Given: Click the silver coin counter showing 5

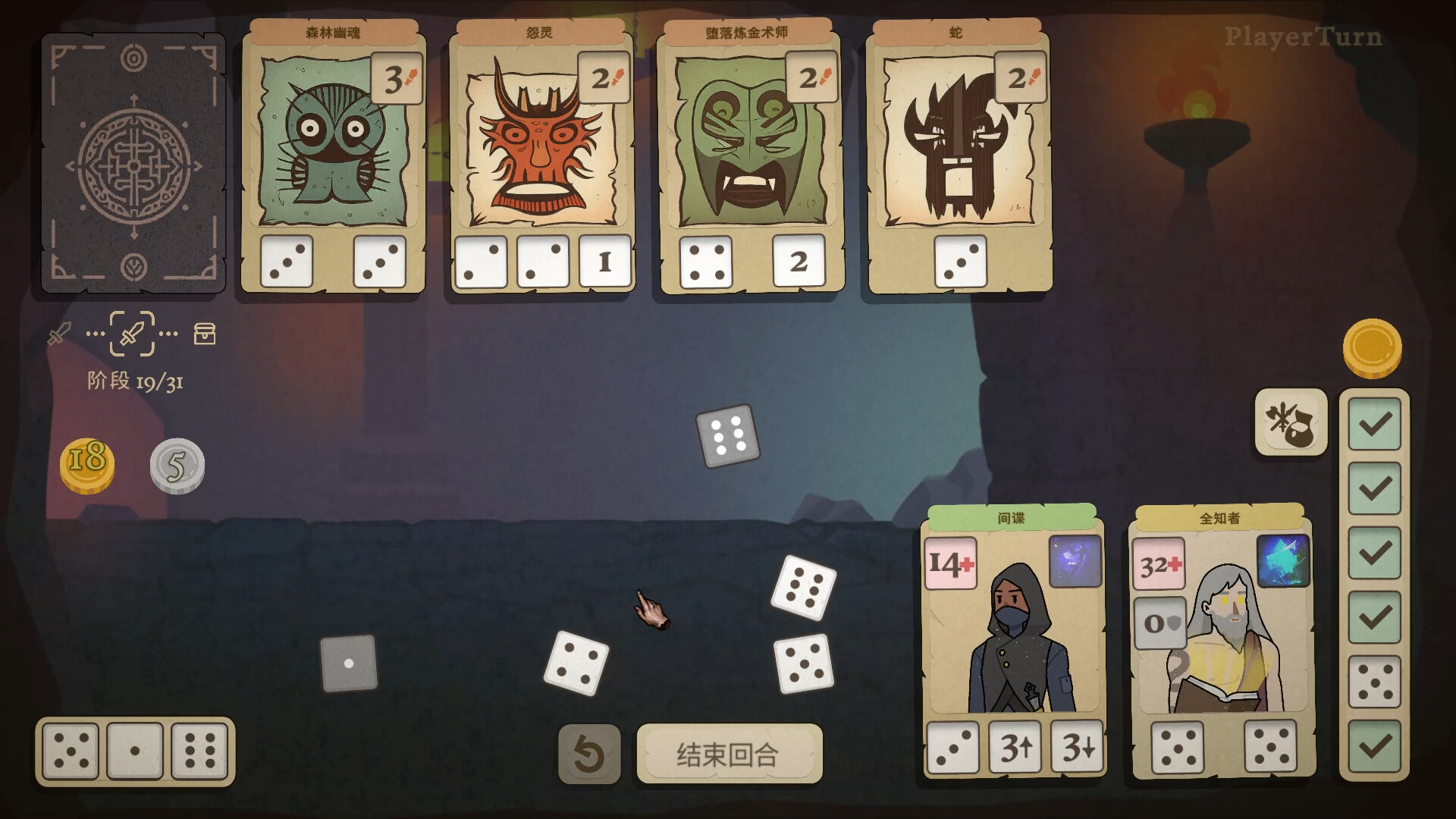Looking at the screenshot, I should coord(177,466).
